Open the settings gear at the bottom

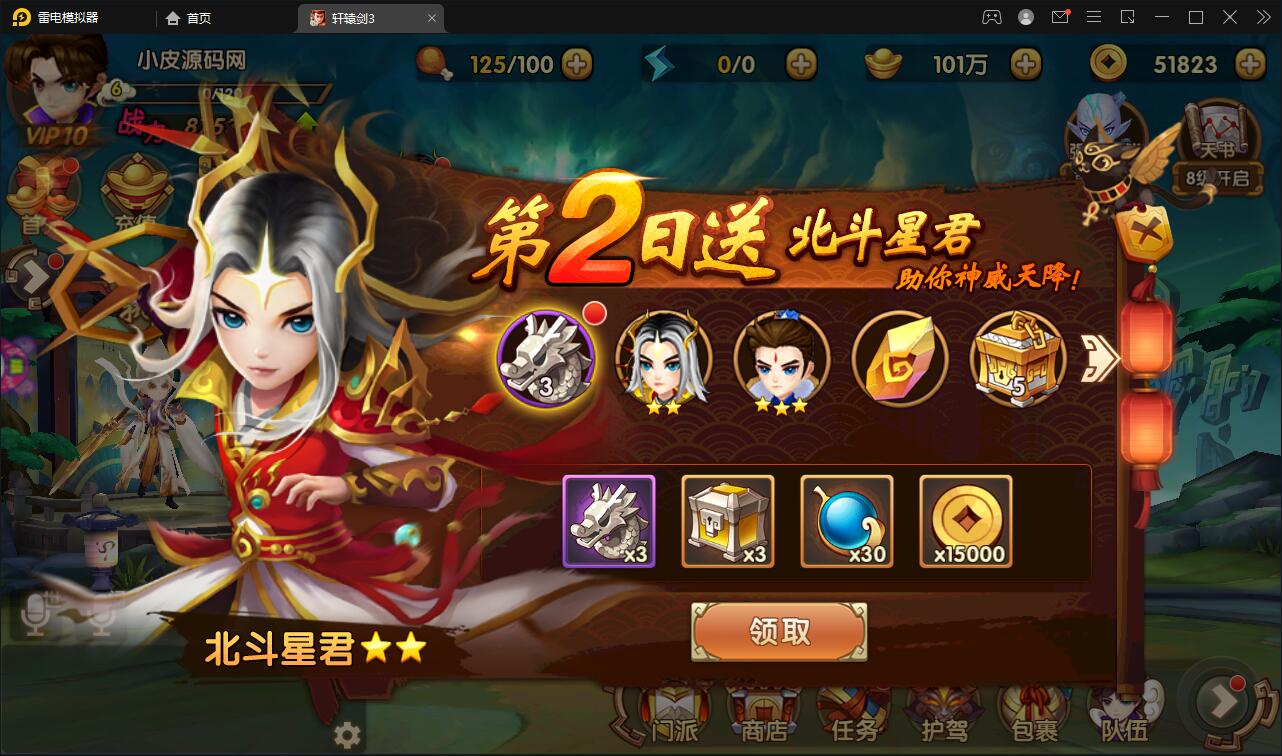click(347, 734)
